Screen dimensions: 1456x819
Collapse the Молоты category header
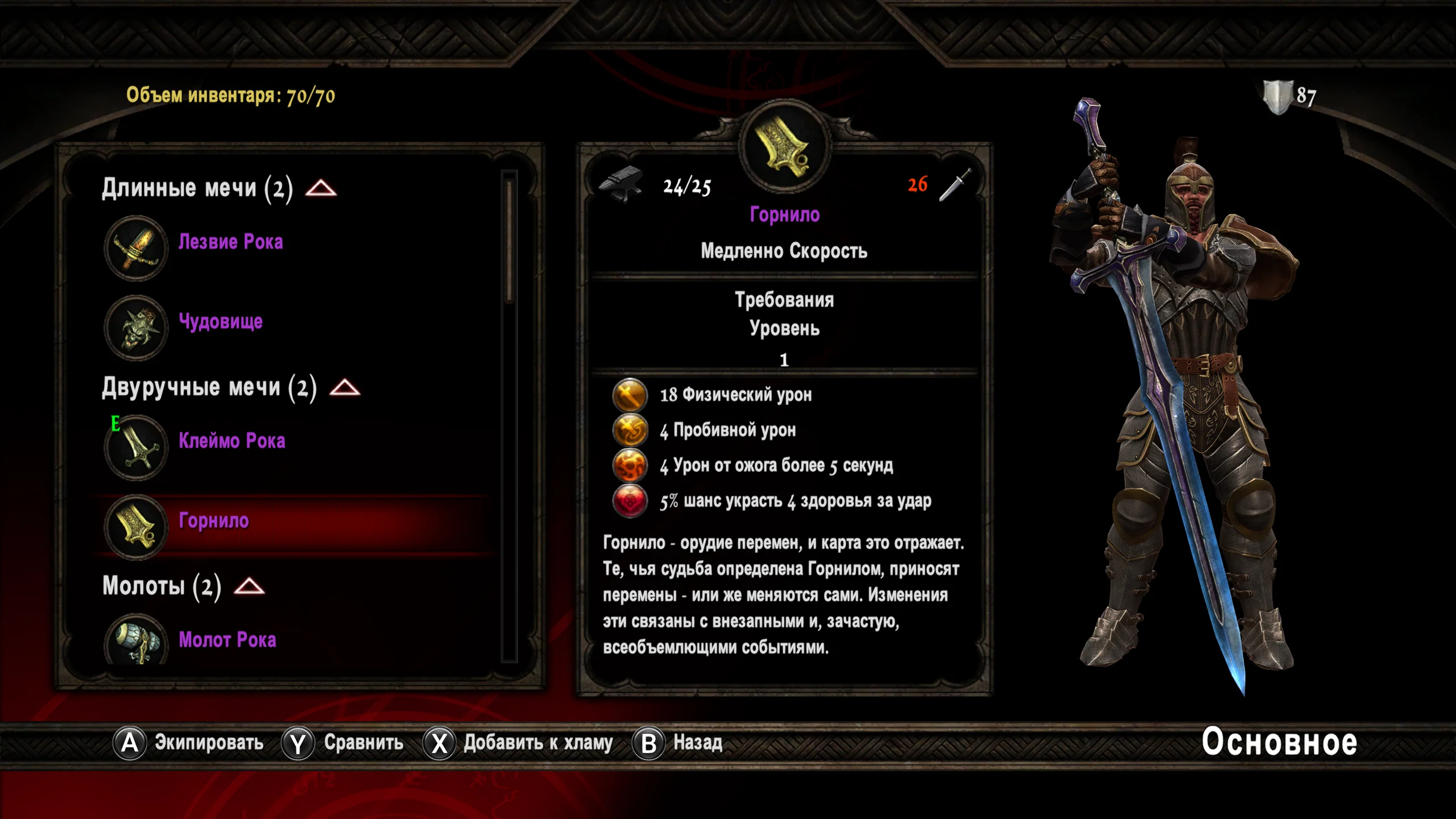(x=249, y=586)
